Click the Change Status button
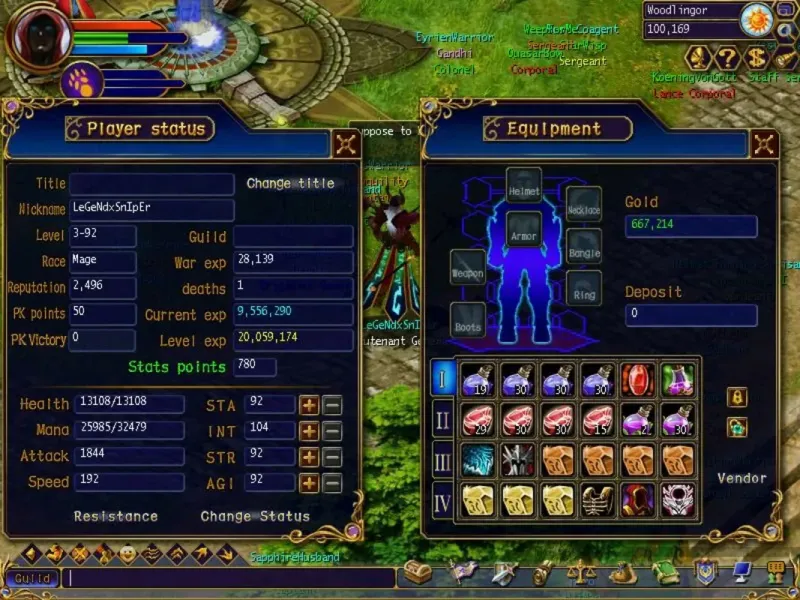The height and width of the screenshot is (600, 800). [255, 516]
